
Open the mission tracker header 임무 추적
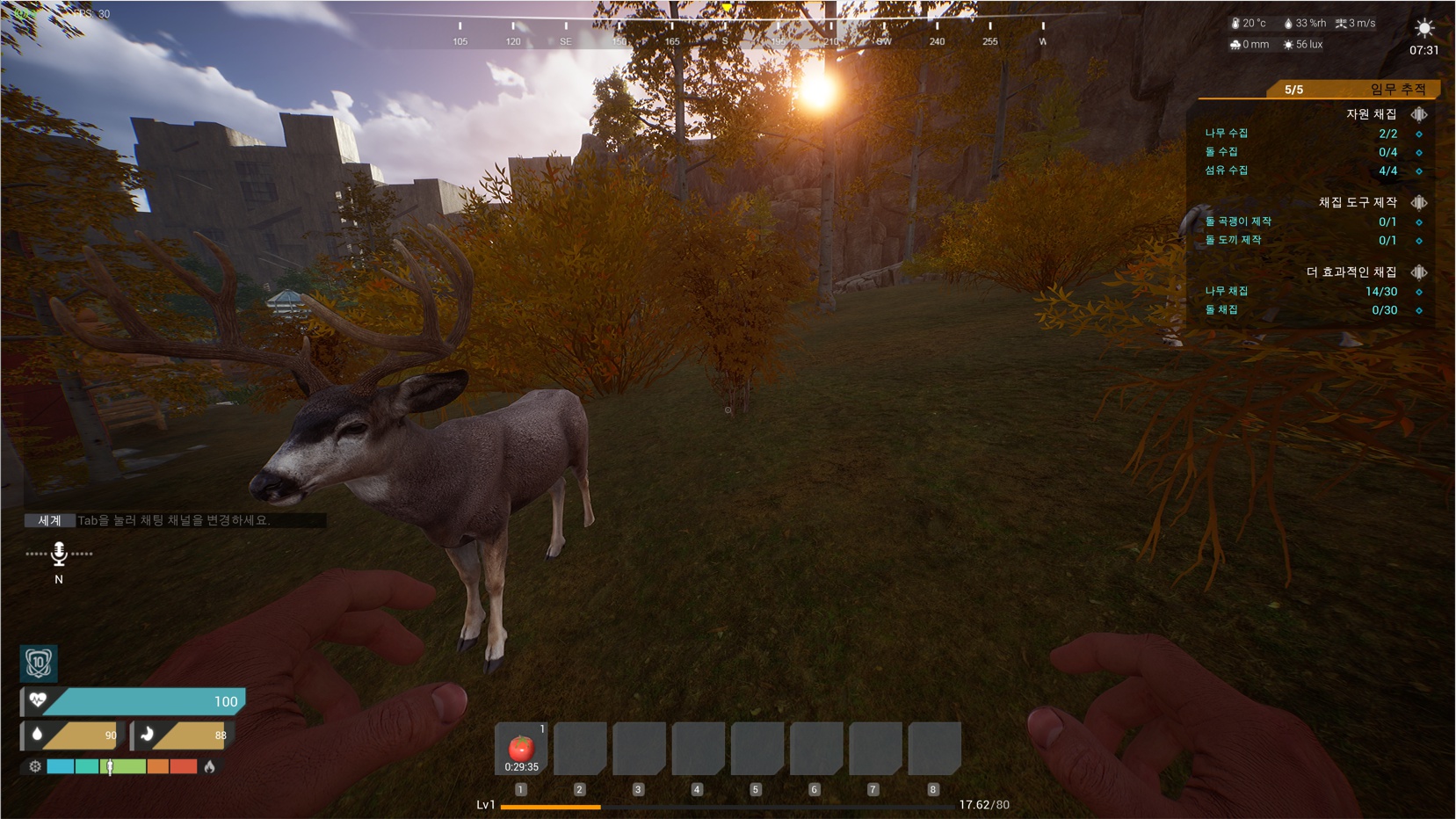(1397, 89)
